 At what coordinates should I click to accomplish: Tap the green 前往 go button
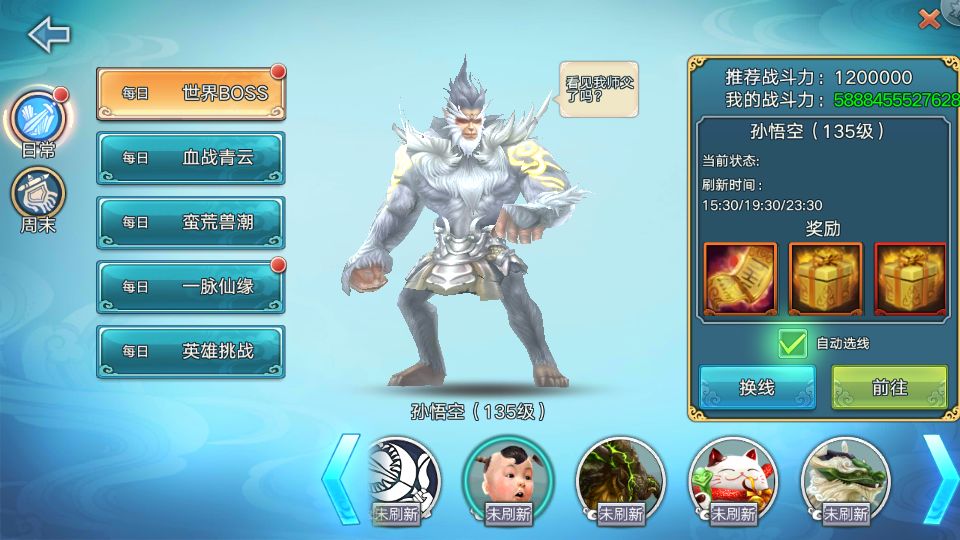coord(889,388)
